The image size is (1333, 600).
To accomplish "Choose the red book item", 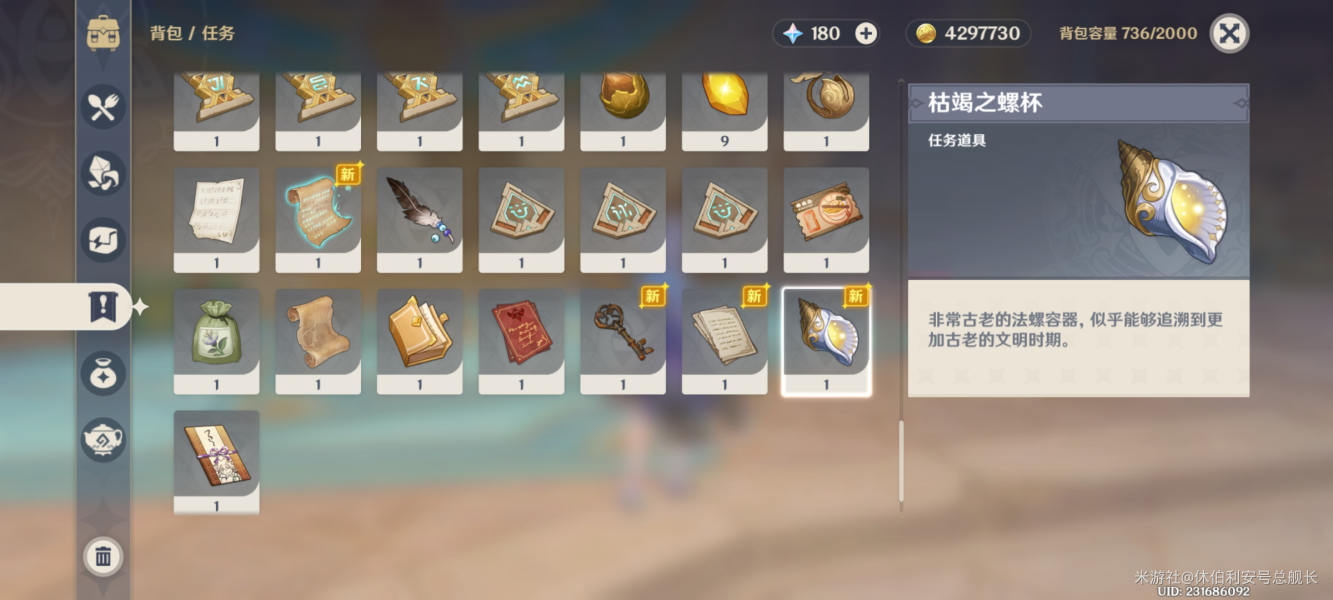I will pyautogui.click(x=521, y=335).
